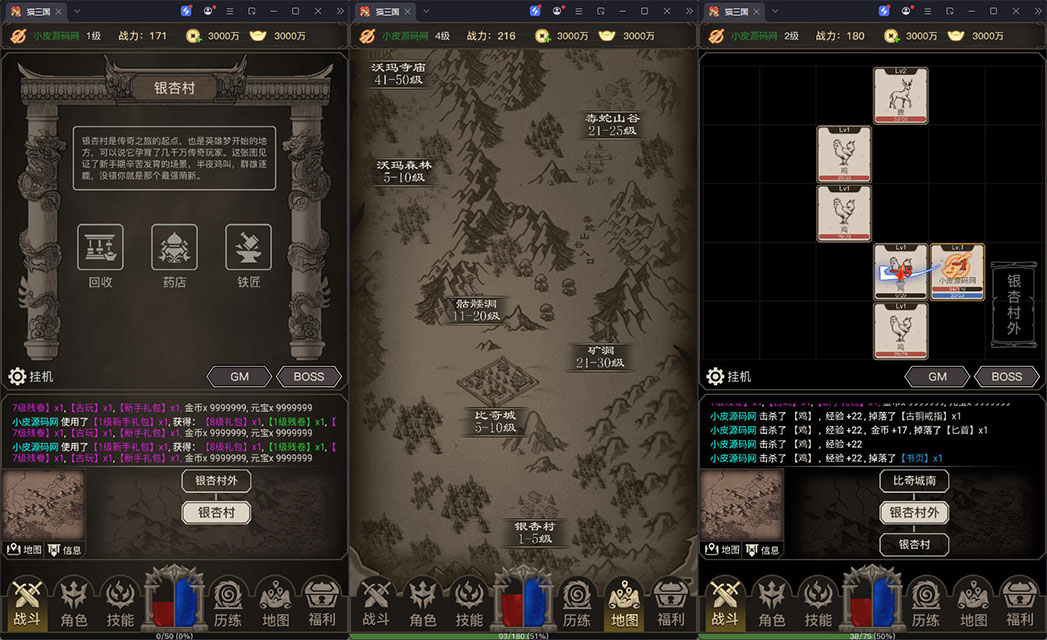The height and width of the screenshot is (640, 1047).
Task: Select the 骷髅洞 11-20级 map area
Action: click(476, 309)
